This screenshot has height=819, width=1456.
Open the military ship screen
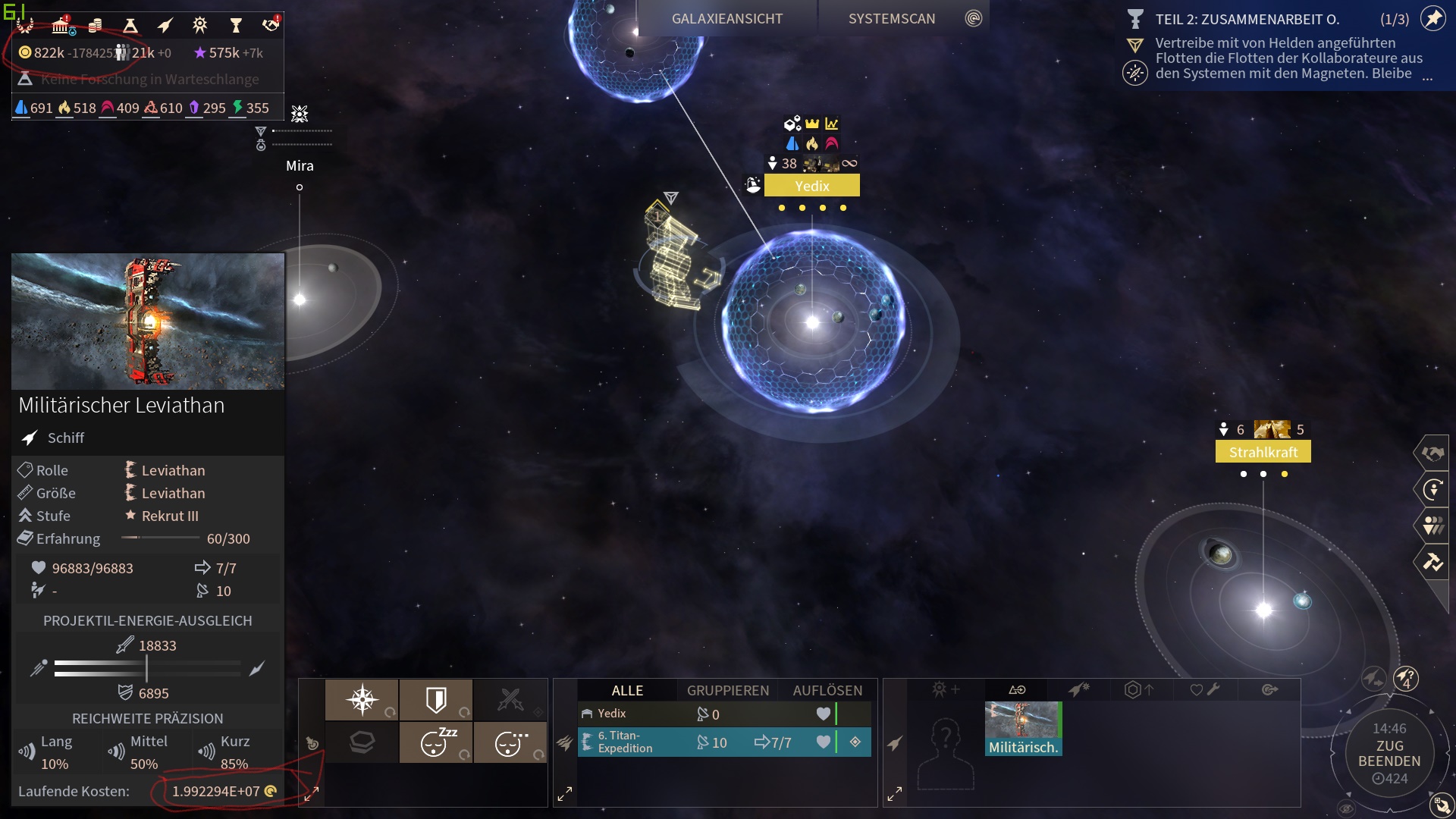tap(165, 26)
